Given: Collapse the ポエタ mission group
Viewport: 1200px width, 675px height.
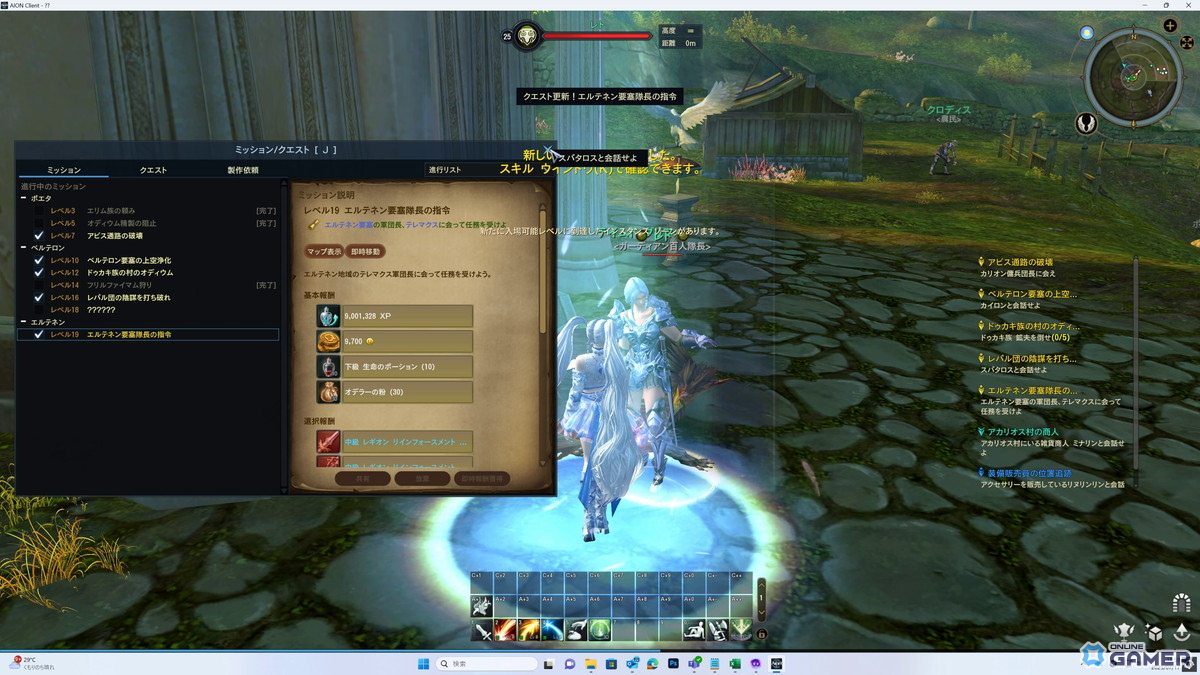Looking at the screenshot, I should 24,199.
